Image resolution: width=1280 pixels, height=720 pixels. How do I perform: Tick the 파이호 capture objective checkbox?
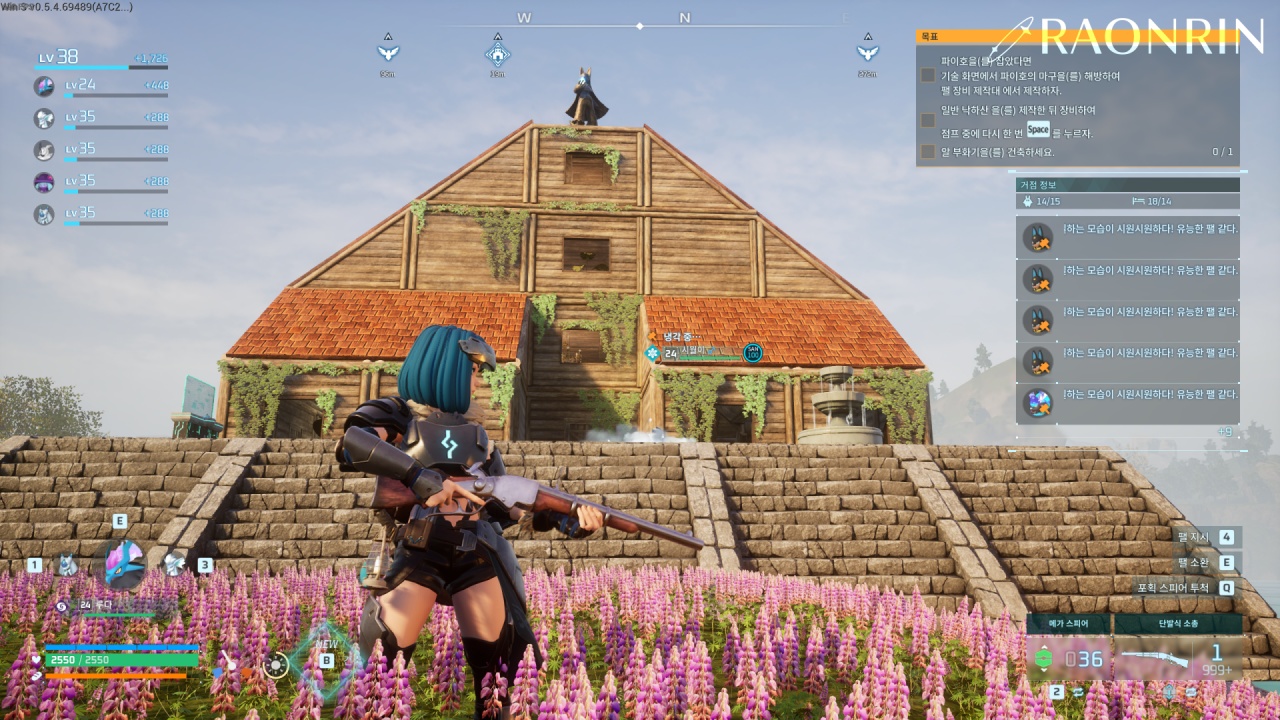point(928,75)
